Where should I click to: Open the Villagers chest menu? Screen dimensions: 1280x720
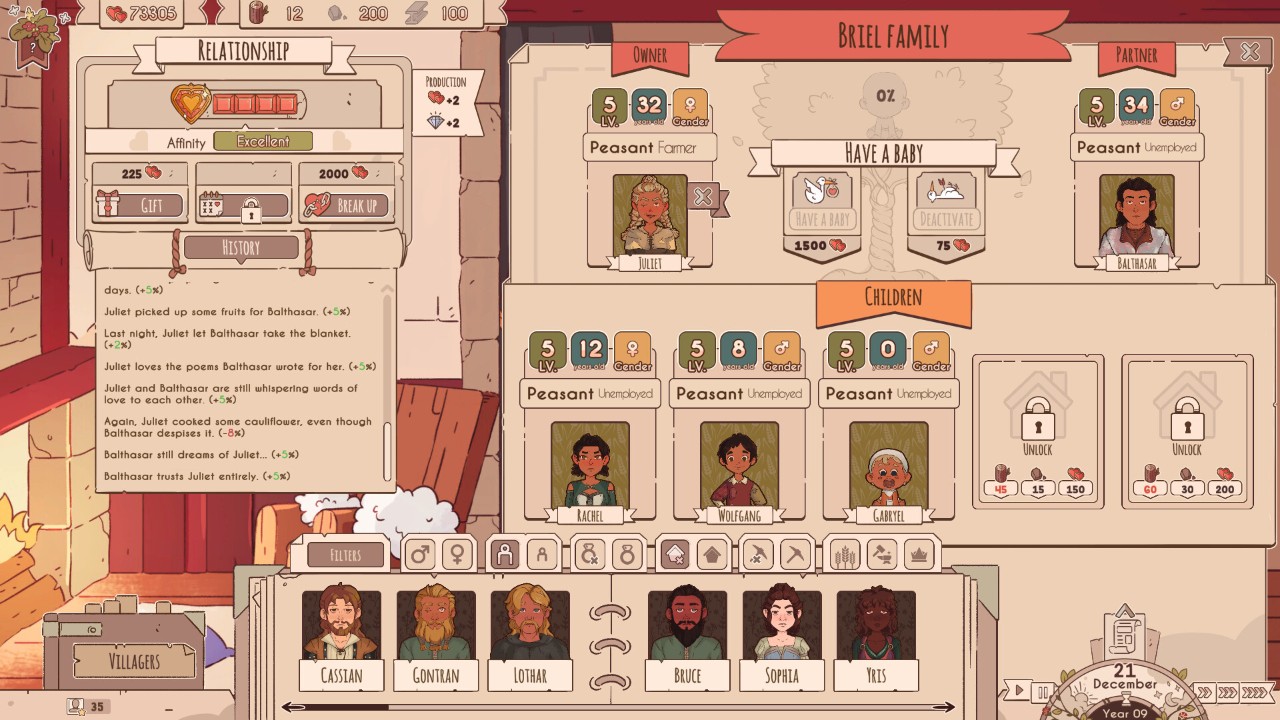(134, 660)
